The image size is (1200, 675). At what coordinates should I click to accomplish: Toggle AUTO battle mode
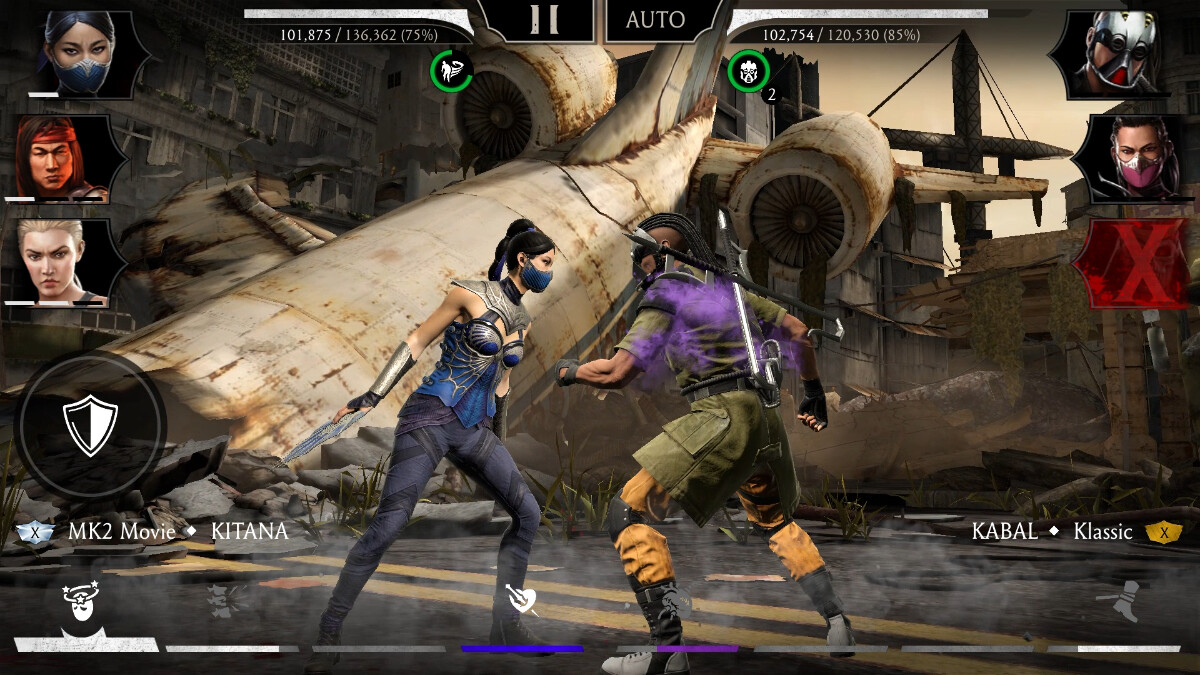tap(656, 19)
